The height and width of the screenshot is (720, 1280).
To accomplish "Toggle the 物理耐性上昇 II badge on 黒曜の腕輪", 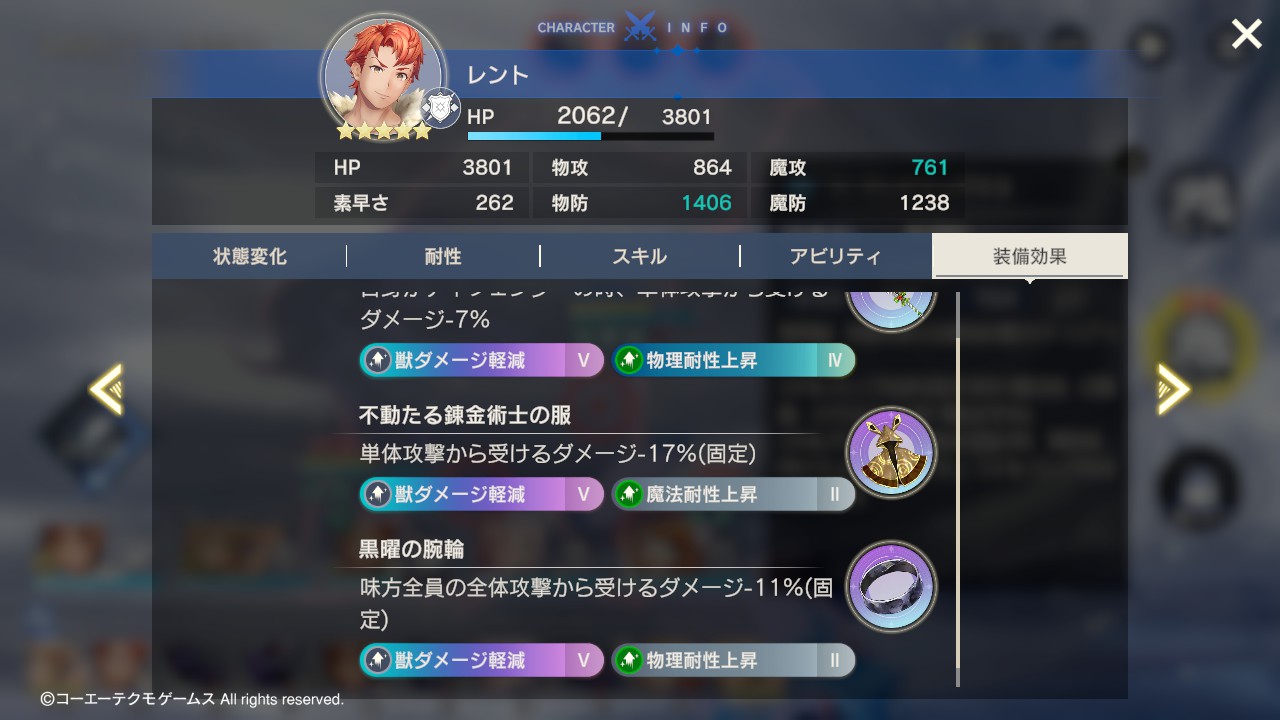I will [733, 660].
